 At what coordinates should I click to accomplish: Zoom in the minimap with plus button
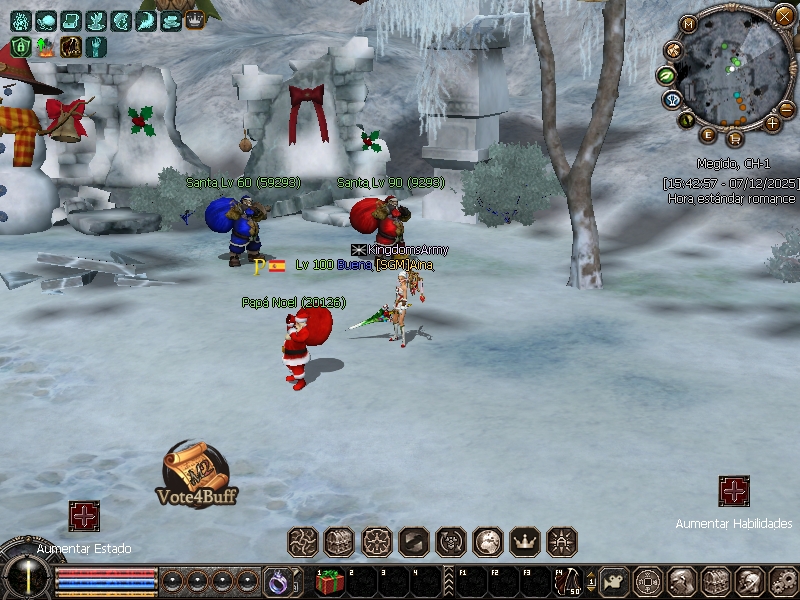[x=772, y=124]
